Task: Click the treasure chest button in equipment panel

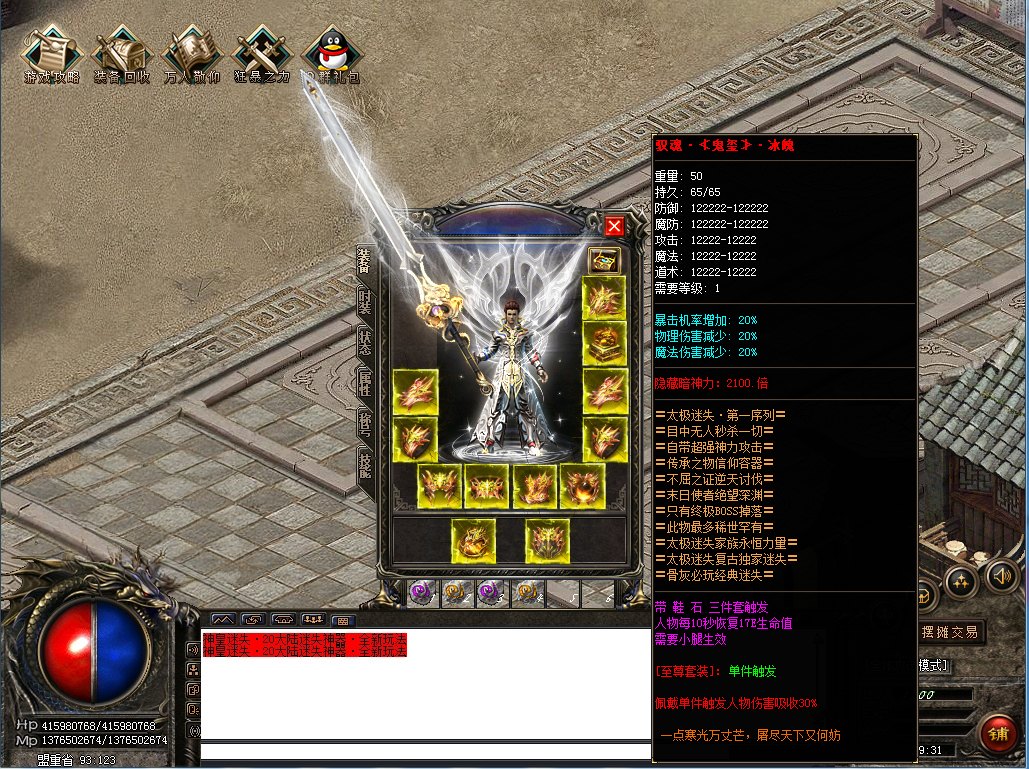Action: [x=604, y=260]
